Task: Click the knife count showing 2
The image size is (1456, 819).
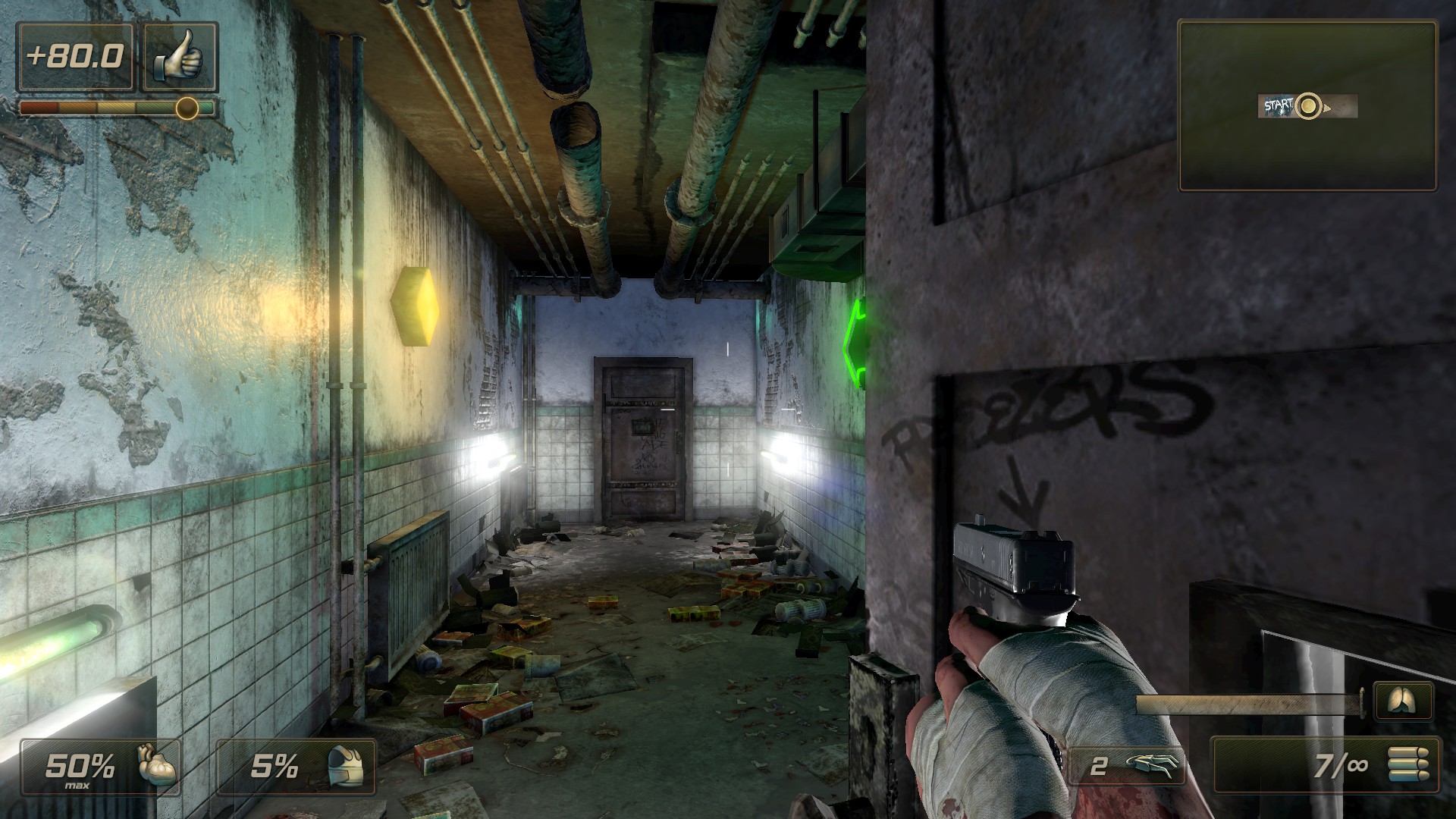Action: [x=1100, y=767]
